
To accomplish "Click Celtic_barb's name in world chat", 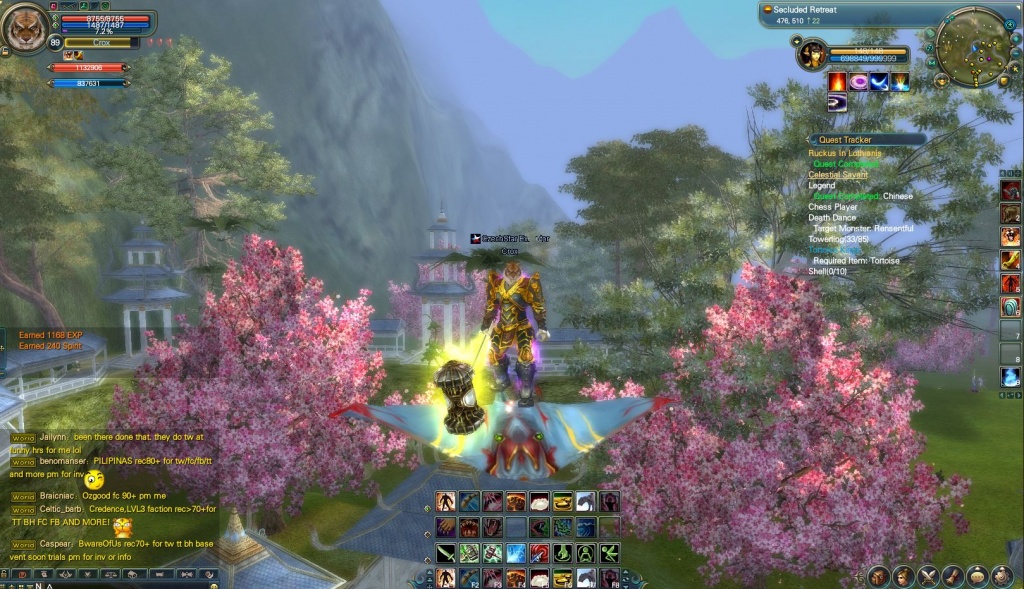I will pos(61,508).
